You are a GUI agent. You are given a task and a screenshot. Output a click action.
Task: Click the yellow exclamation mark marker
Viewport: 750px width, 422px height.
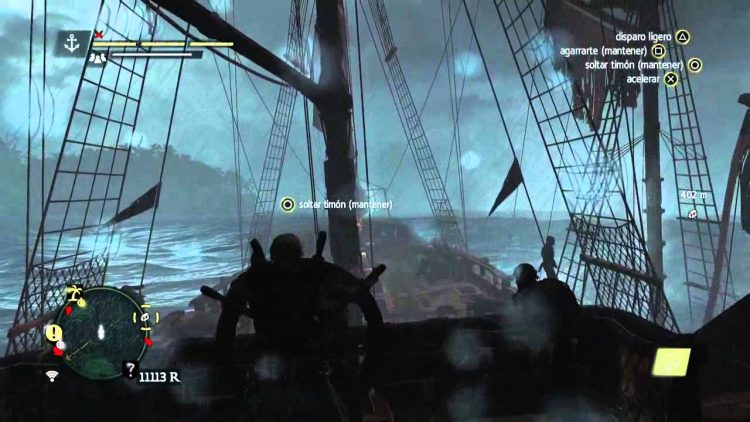(55, 332)
